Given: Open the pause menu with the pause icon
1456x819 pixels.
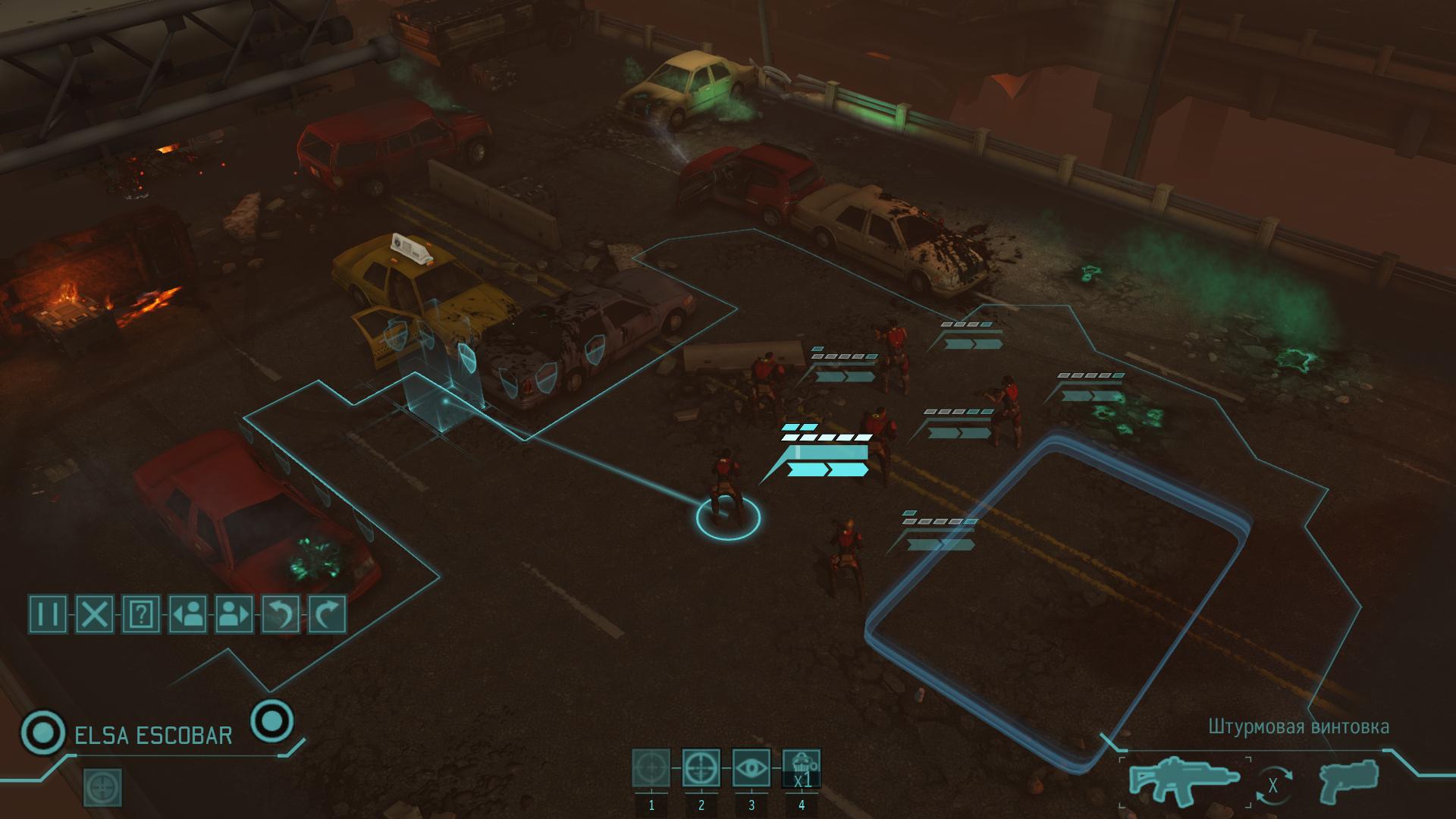Looking at the screenshot, I should [x=48, y=613].
